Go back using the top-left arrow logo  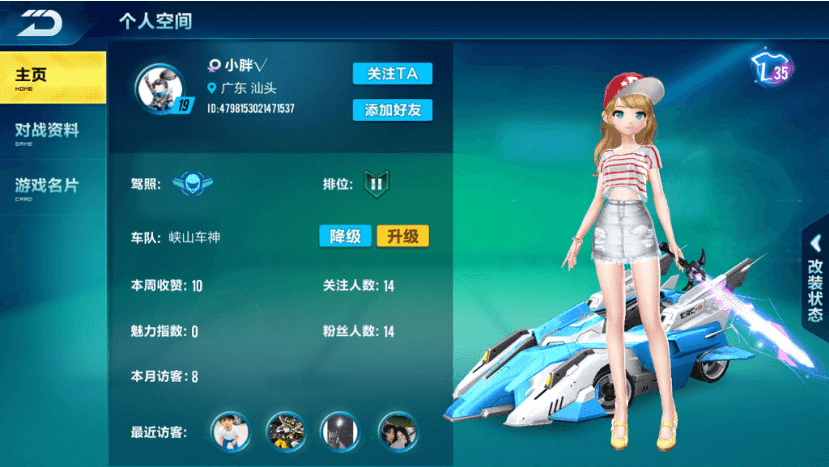(40, 21)
